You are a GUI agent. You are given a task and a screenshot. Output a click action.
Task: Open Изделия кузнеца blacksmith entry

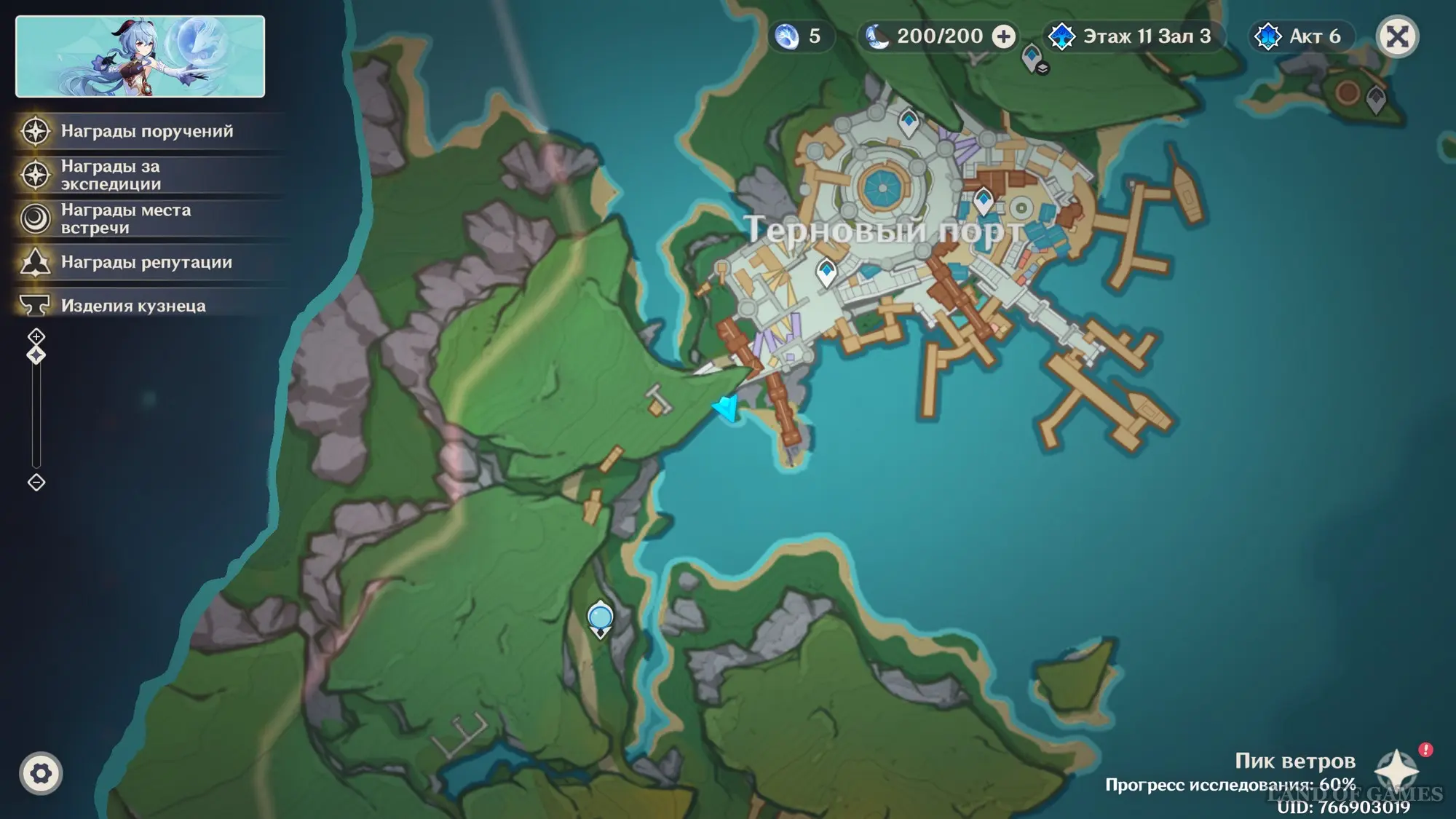(x=146, y=306)
